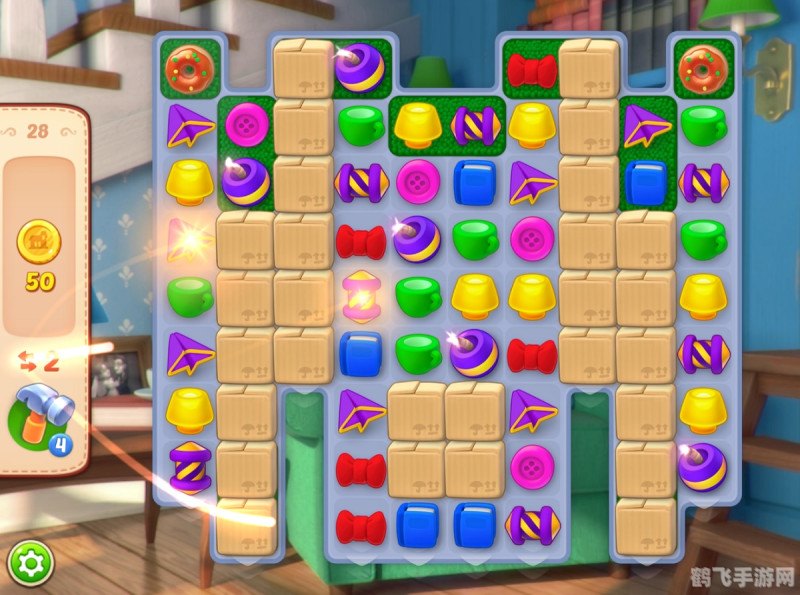The width and height of the screenshot is (800, 595).
Task: Activate the hammer booster
Action: coord(42,418)
